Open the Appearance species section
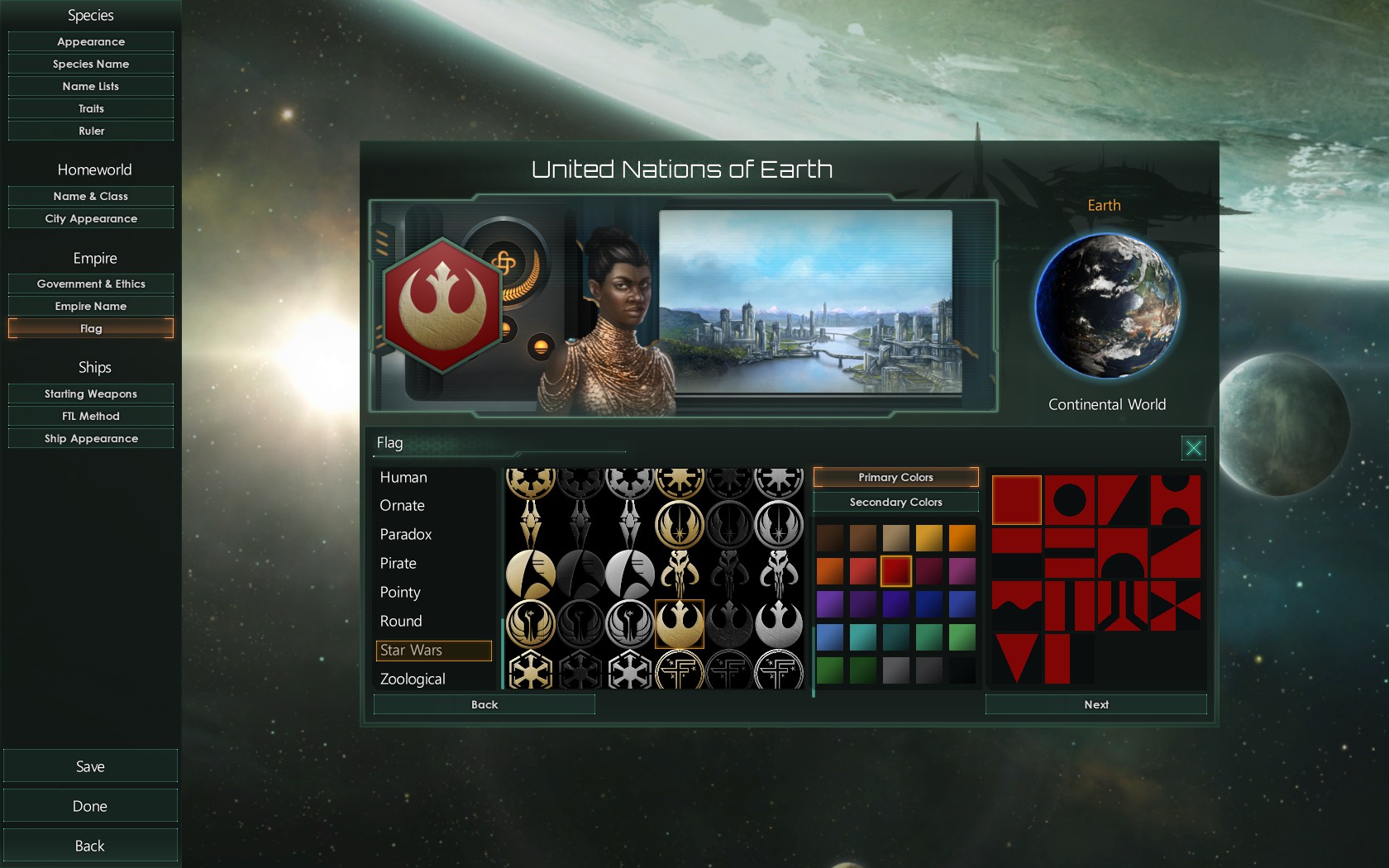Viewport: 1389px width, 868px height. coord(91,41)
